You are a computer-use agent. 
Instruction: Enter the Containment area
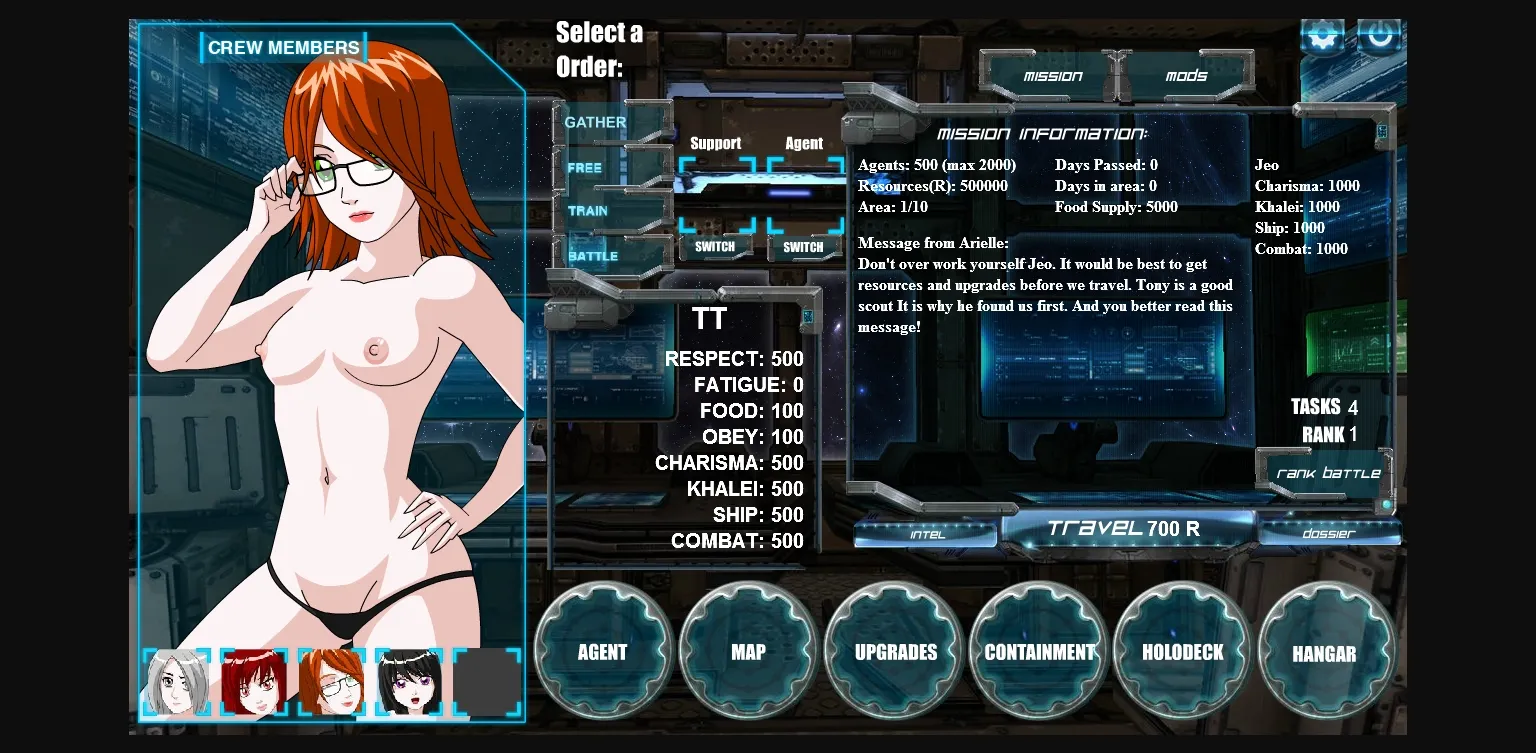coord(1039,652)
